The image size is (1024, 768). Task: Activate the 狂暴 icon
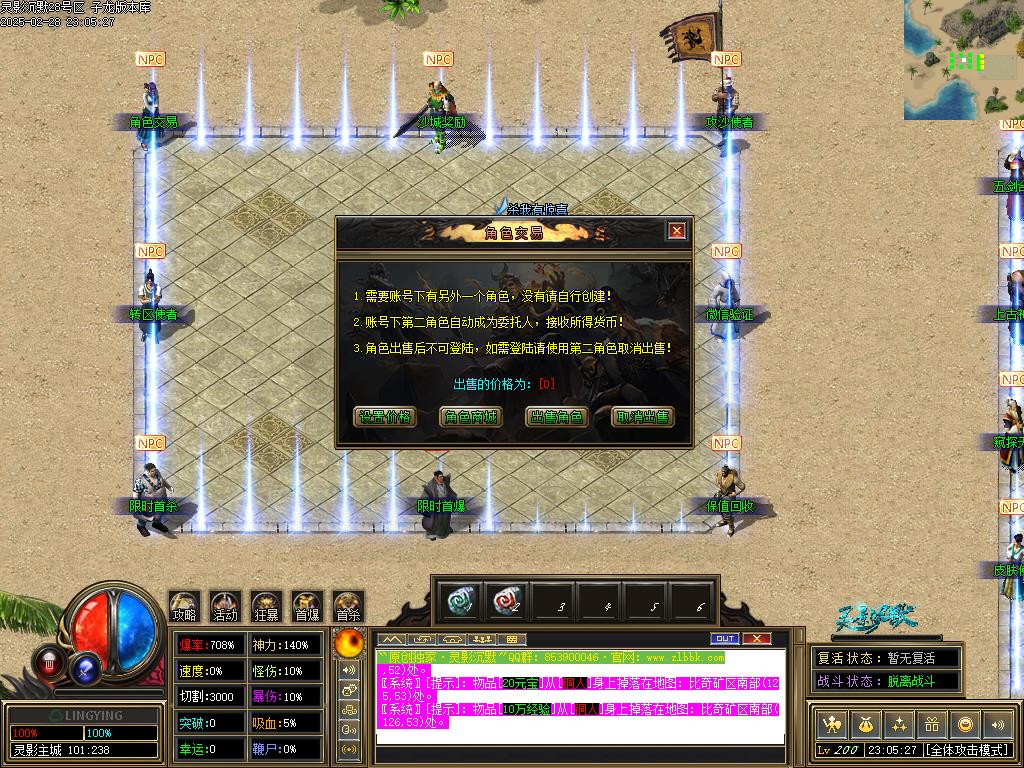point(266,606)
